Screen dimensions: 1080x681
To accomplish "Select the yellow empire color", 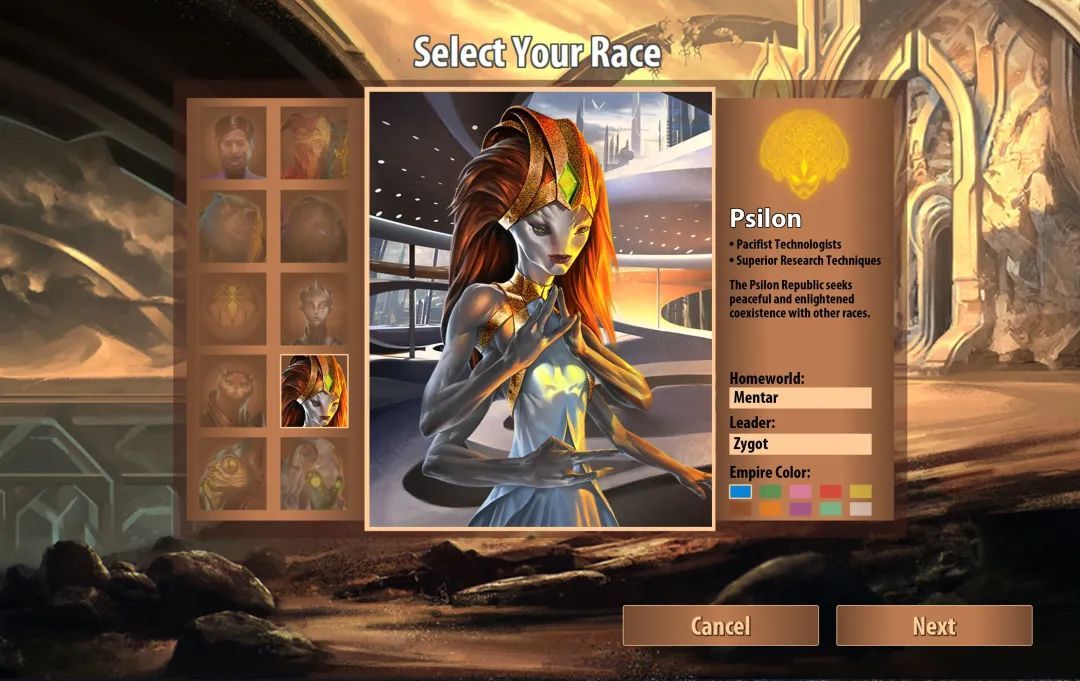I will tap(860, 491).
